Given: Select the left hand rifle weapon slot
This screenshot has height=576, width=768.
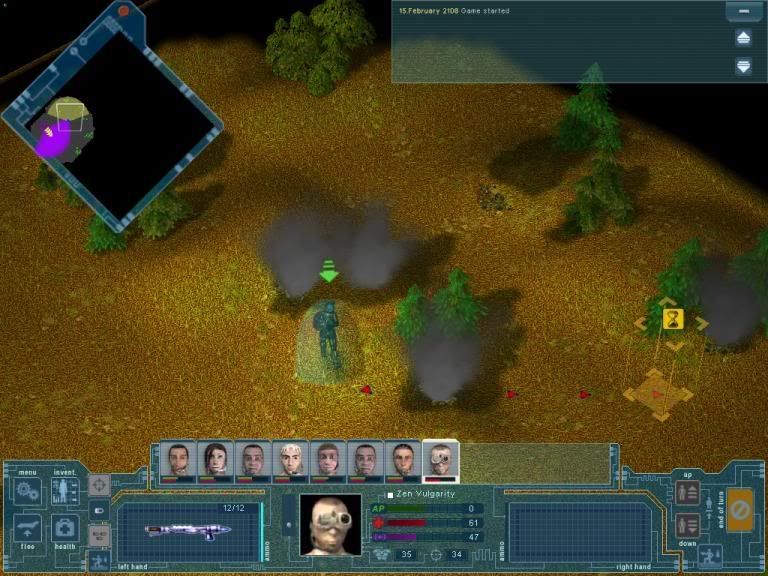Looking at the screenshot, I should 188,529.
